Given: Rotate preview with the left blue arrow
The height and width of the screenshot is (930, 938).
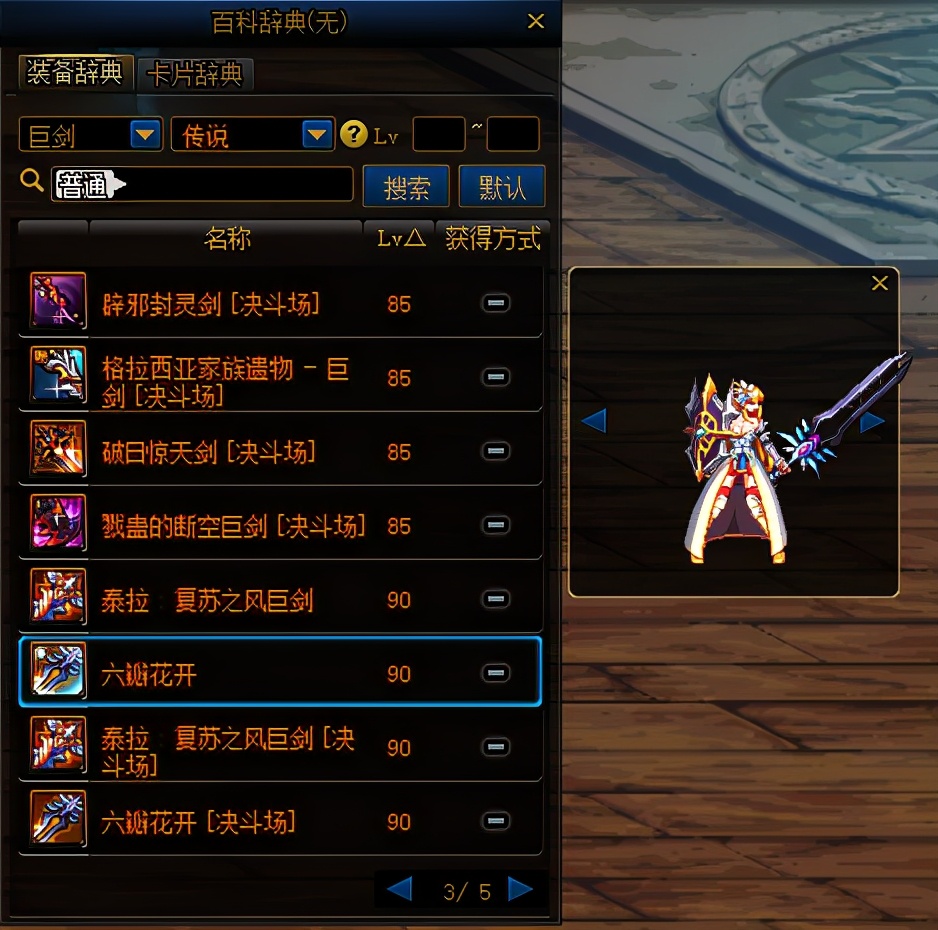Looking at the screenshot, I should pos(594,420).
